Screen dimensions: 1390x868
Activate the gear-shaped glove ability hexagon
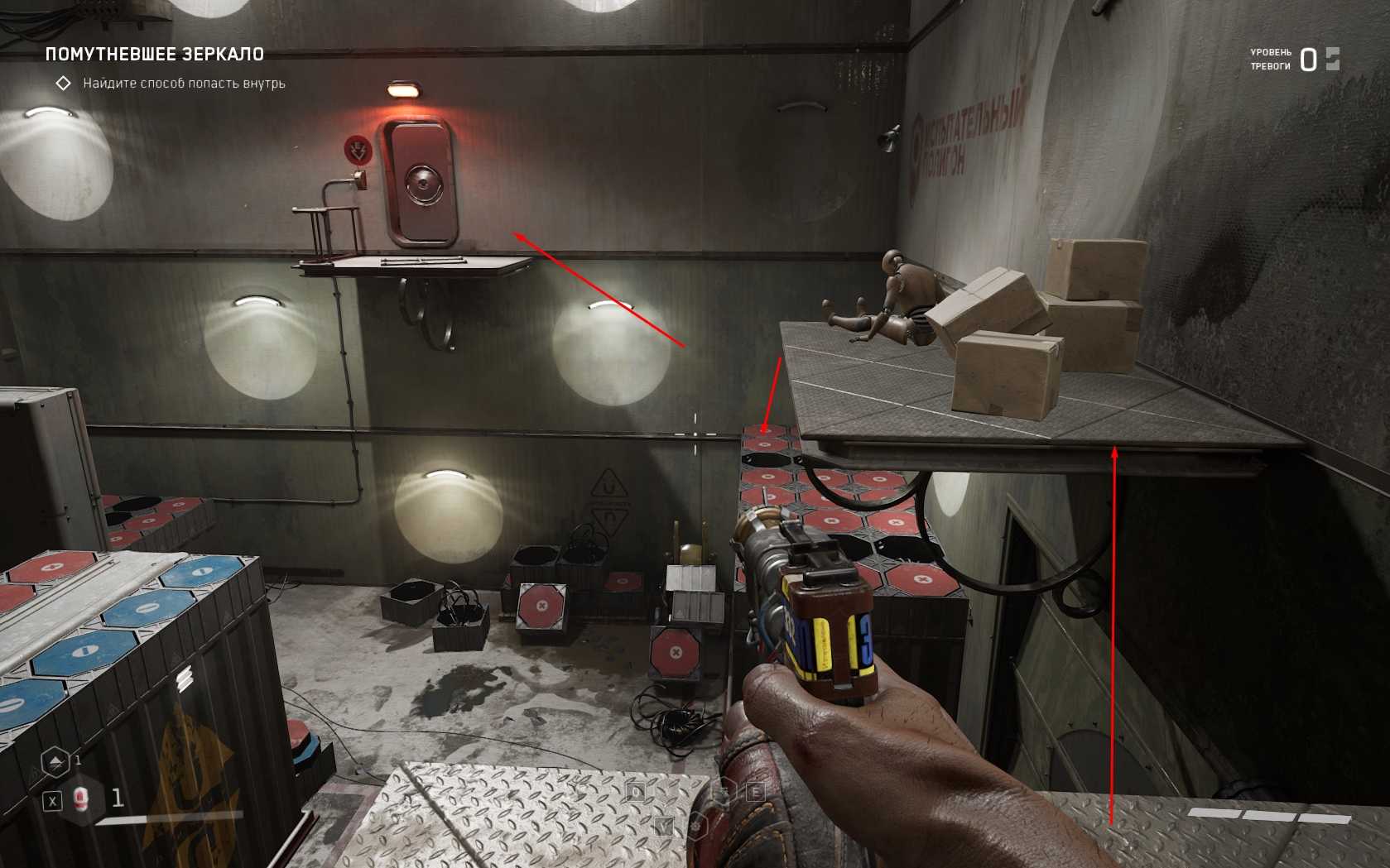(696, 825)
